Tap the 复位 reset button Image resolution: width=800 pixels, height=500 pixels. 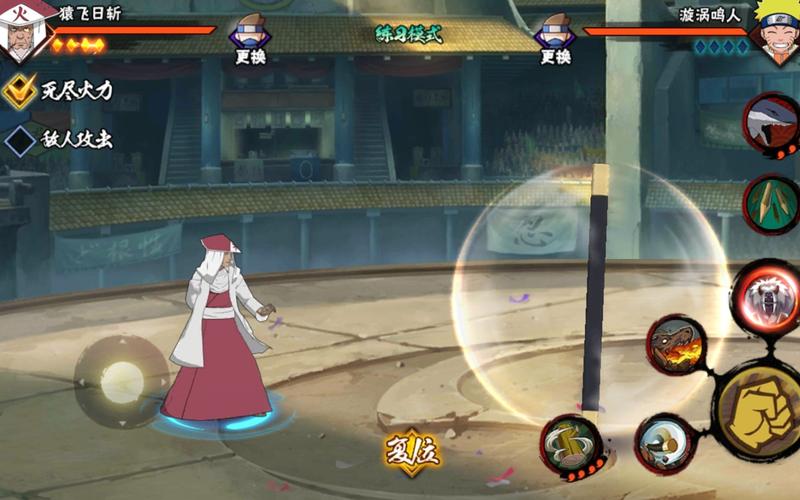tap(412, 452)
